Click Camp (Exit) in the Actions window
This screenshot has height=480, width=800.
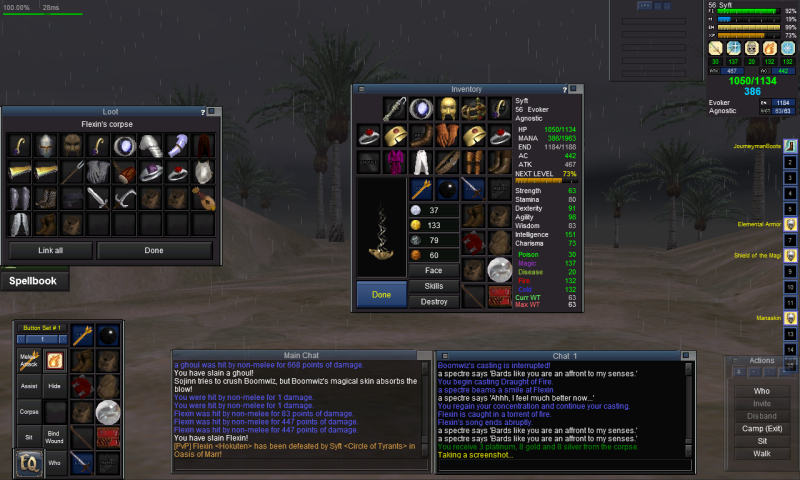click(762, 426)
